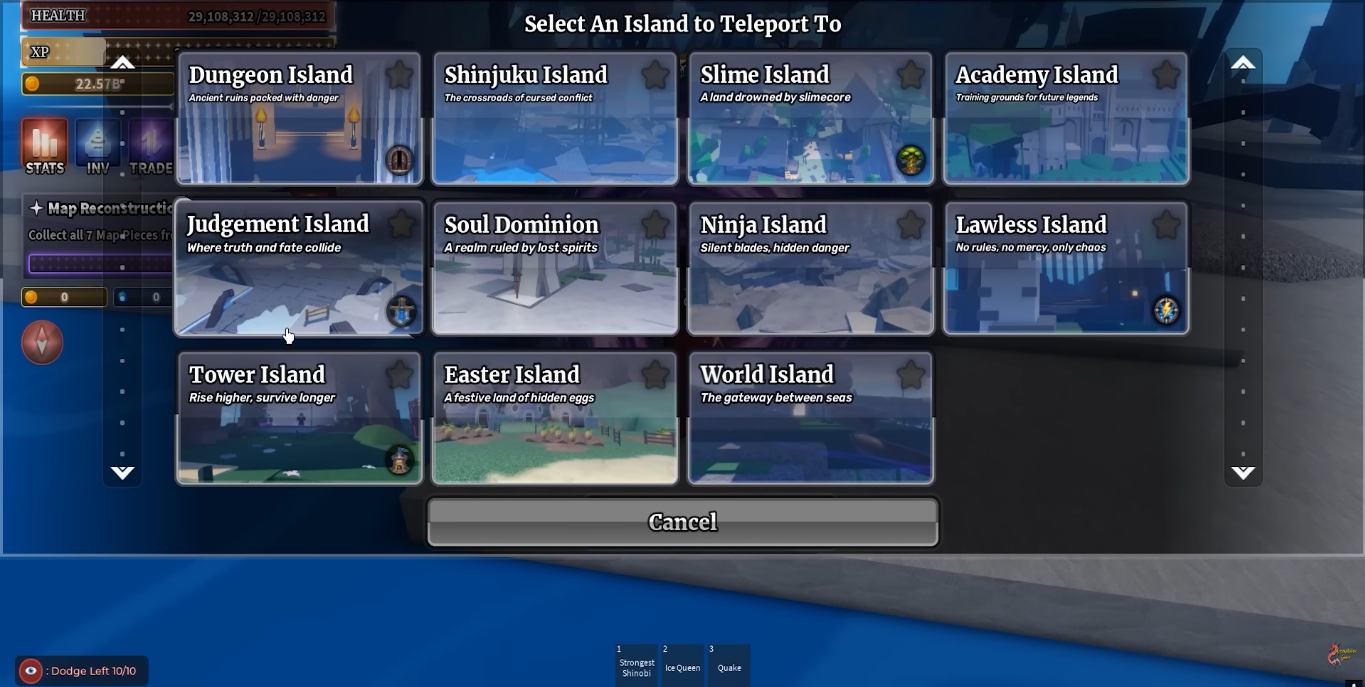Screen dimensions: 1365x687
Task: Activate the Strongest Shinobi hotbar slot
Action: pos(636,665)
